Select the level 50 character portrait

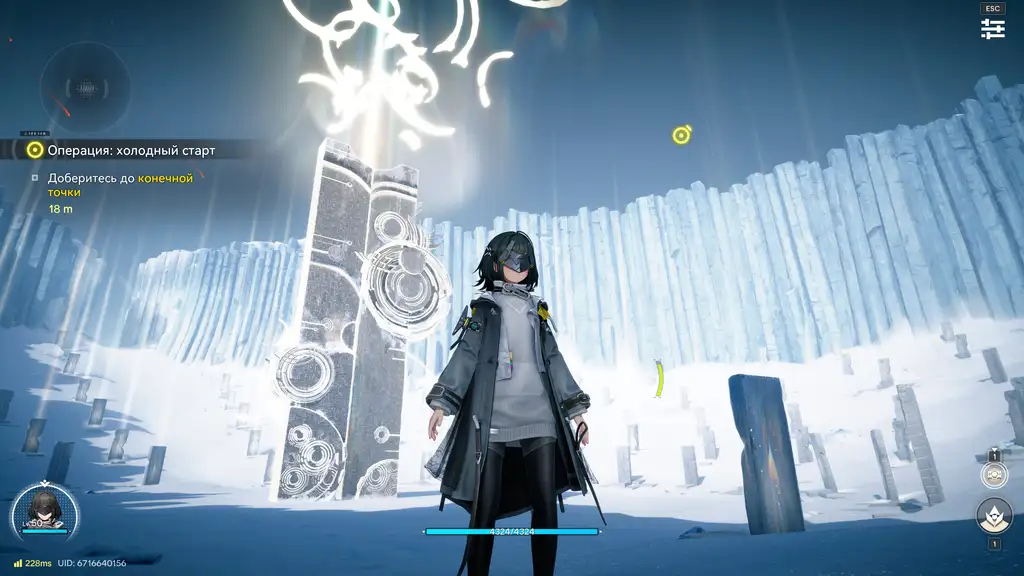pos(44,510)
